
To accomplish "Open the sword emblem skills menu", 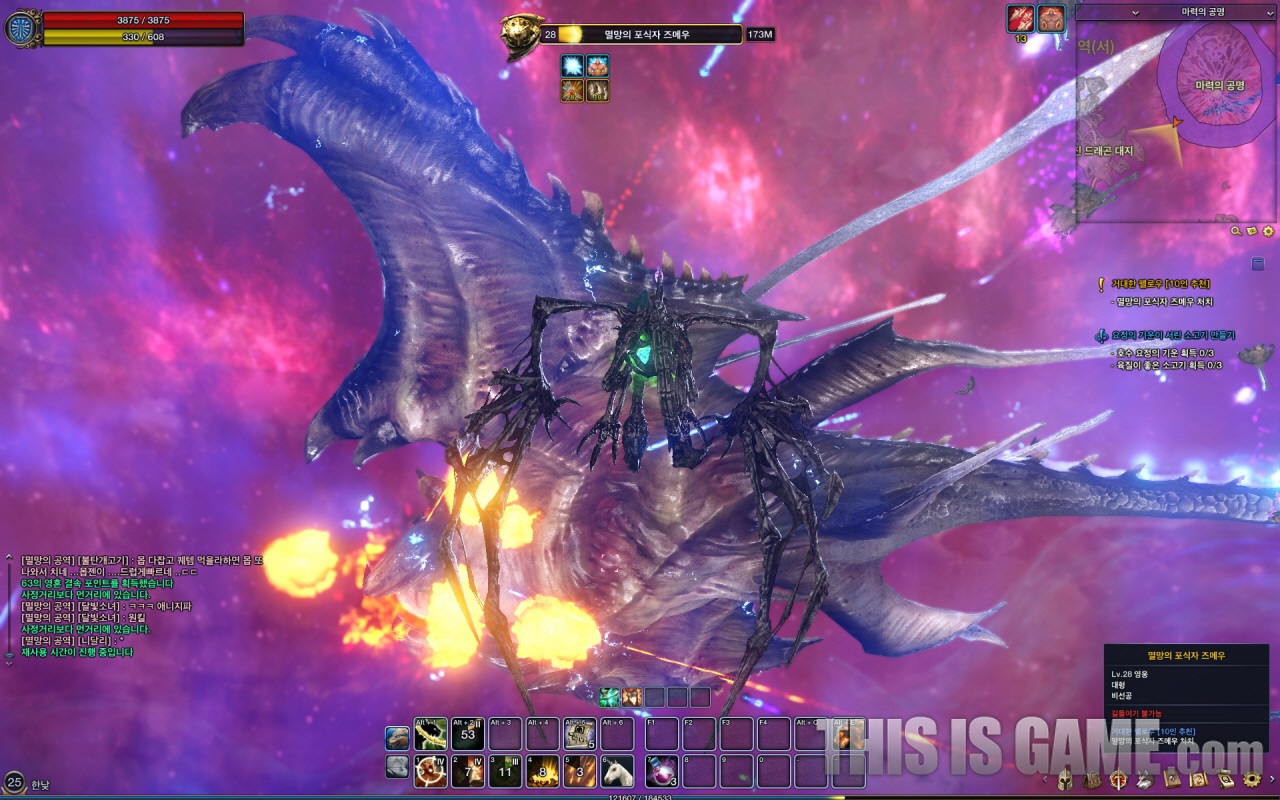I will pos(1118,779).
